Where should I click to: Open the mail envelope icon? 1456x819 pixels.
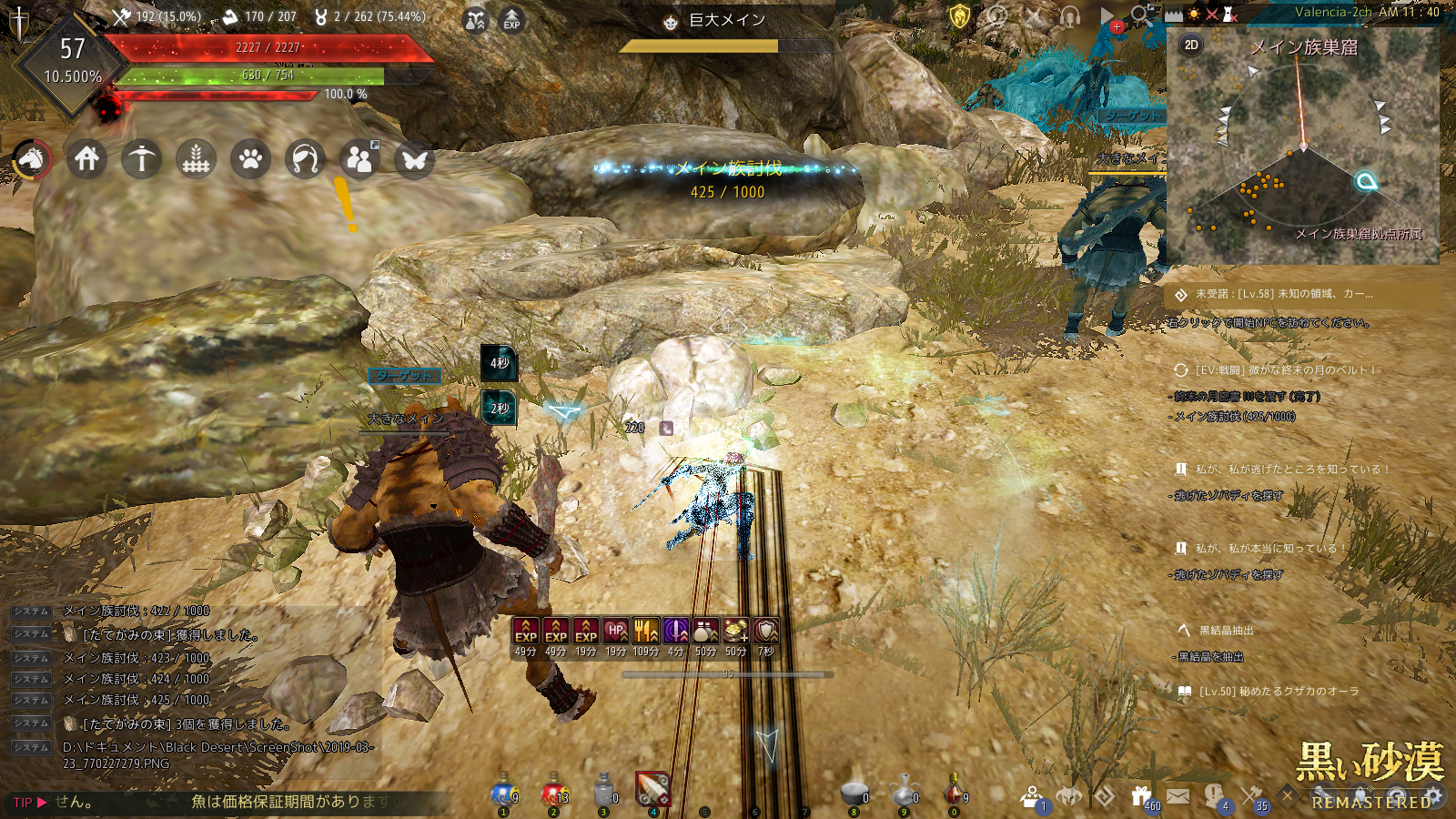click(x=1178, y=797)
